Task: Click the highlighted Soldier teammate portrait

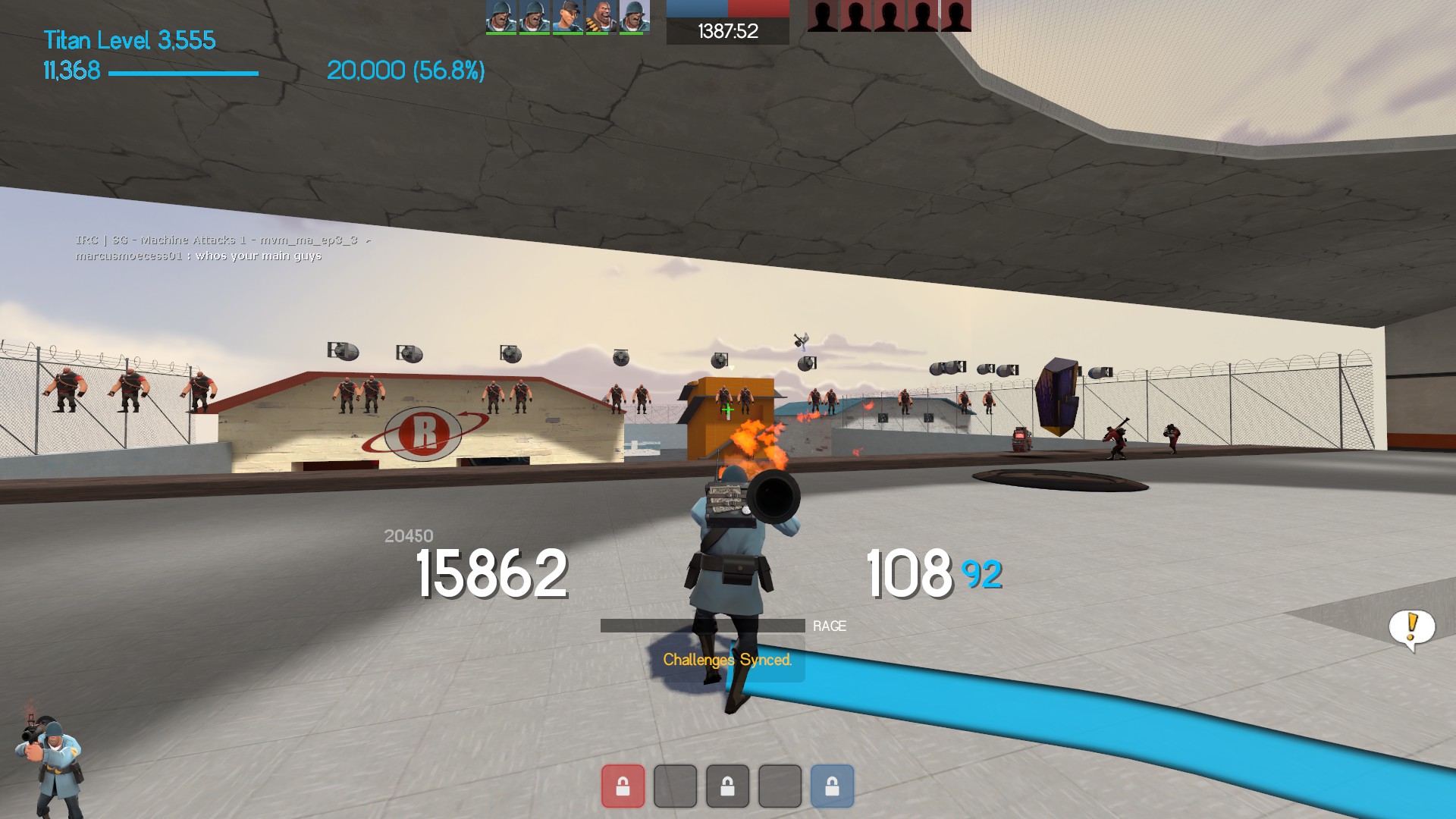Action: 634,17
